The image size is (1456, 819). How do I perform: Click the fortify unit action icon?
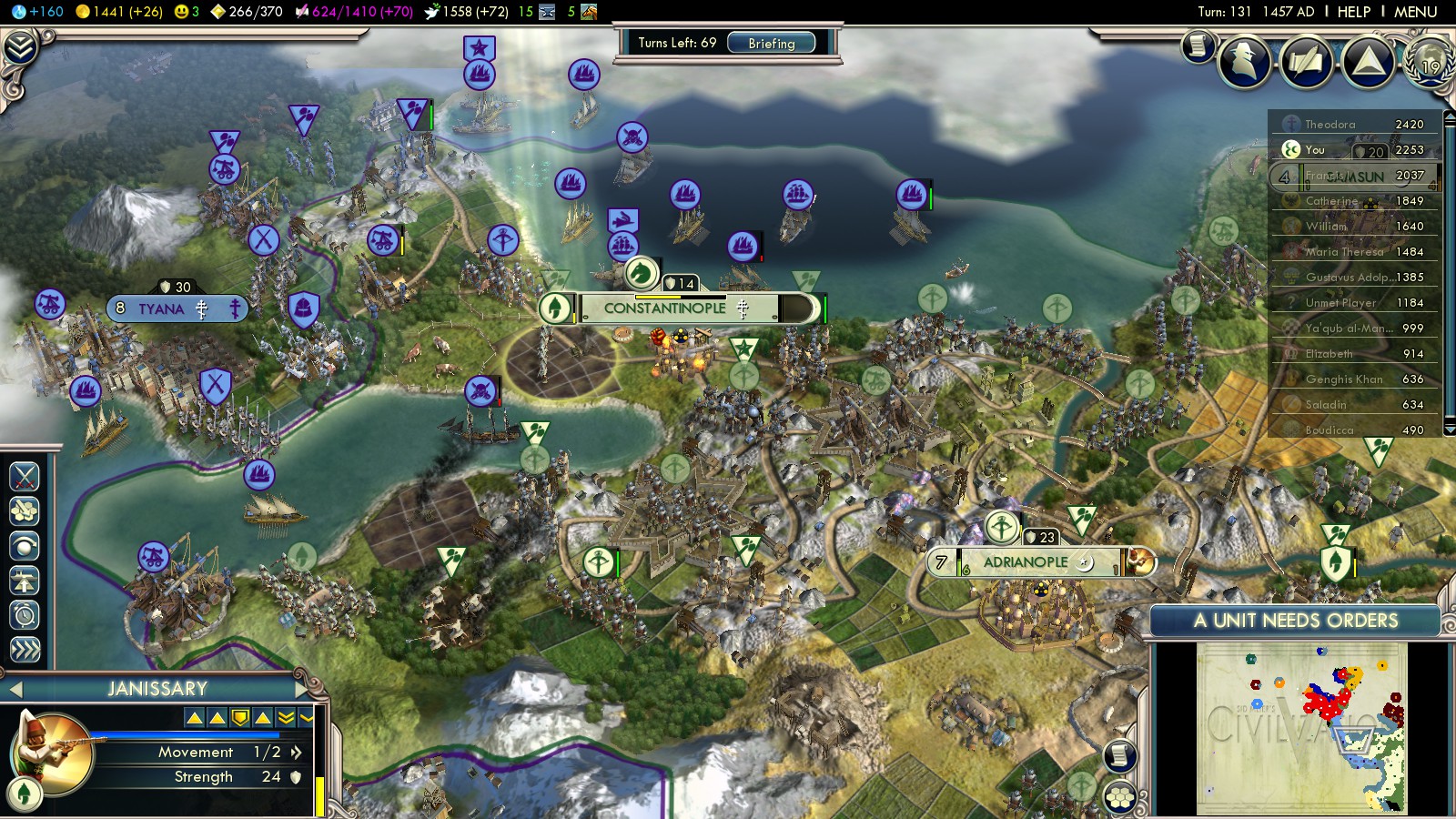tap(25, 546)
